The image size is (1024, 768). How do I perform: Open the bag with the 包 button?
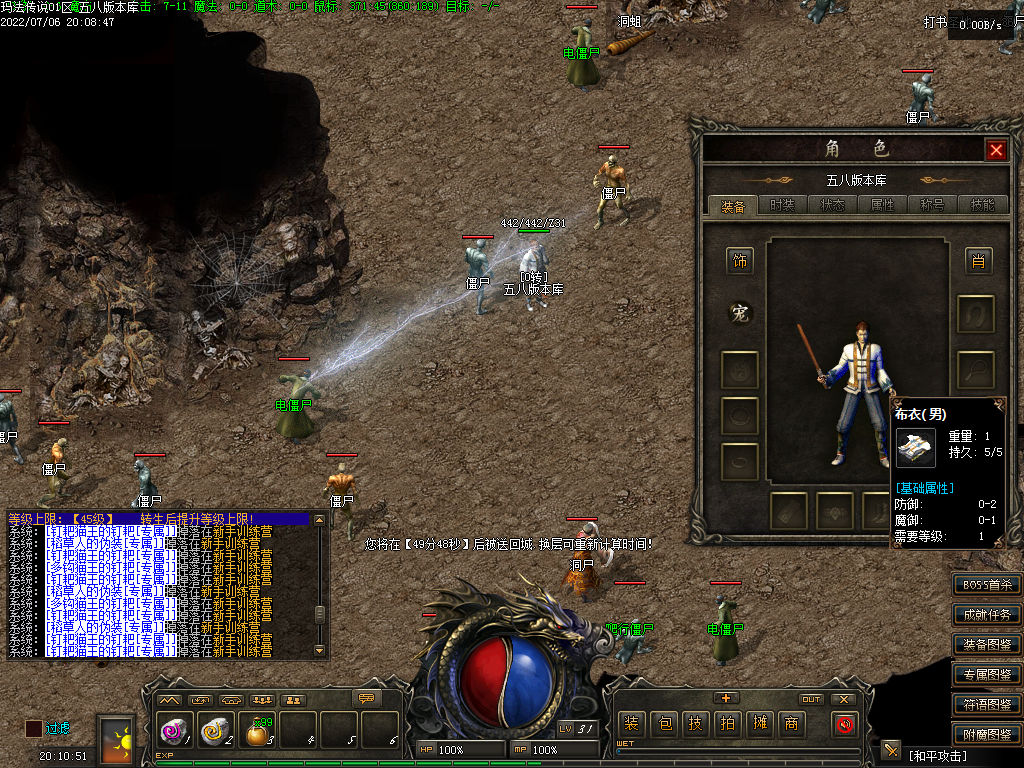click(x=665, y=724)
